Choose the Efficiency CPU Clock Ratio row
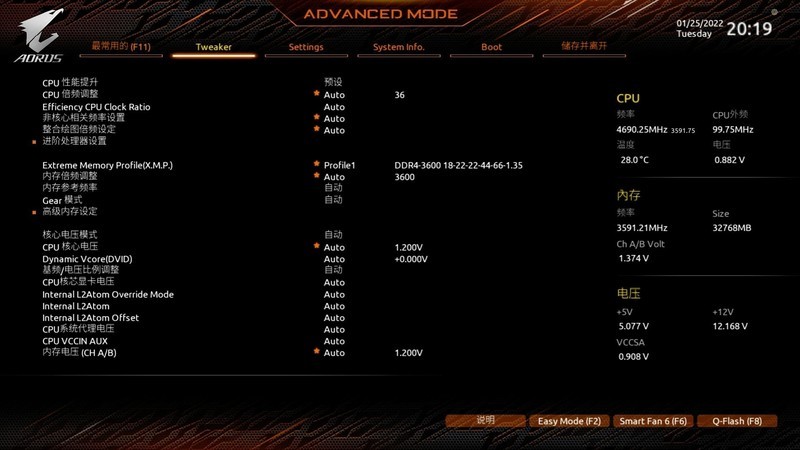This screenshot has height=450, width=800. point(96,107)
